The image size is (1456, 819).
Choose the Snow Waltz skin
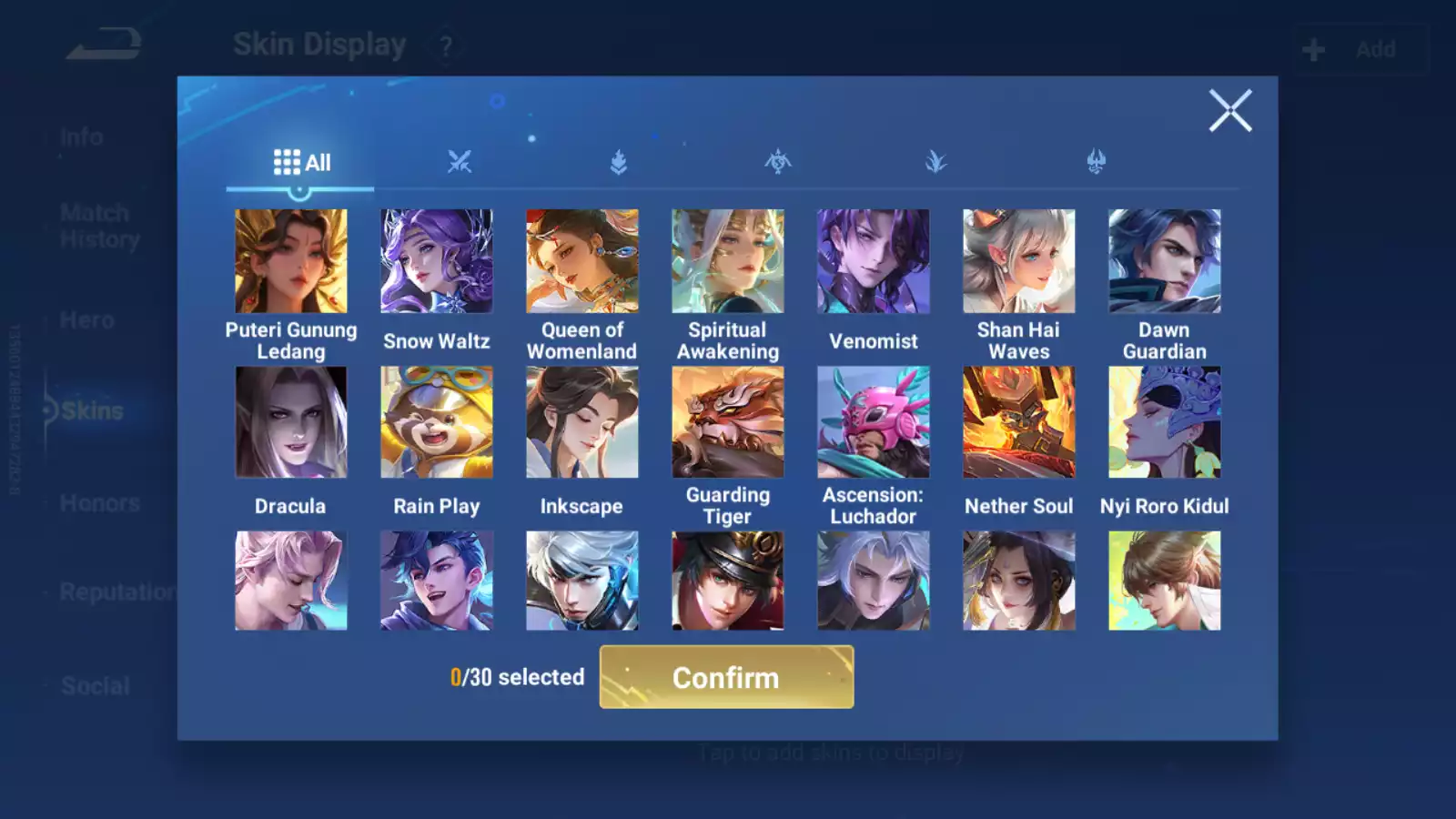pos(437,262)
